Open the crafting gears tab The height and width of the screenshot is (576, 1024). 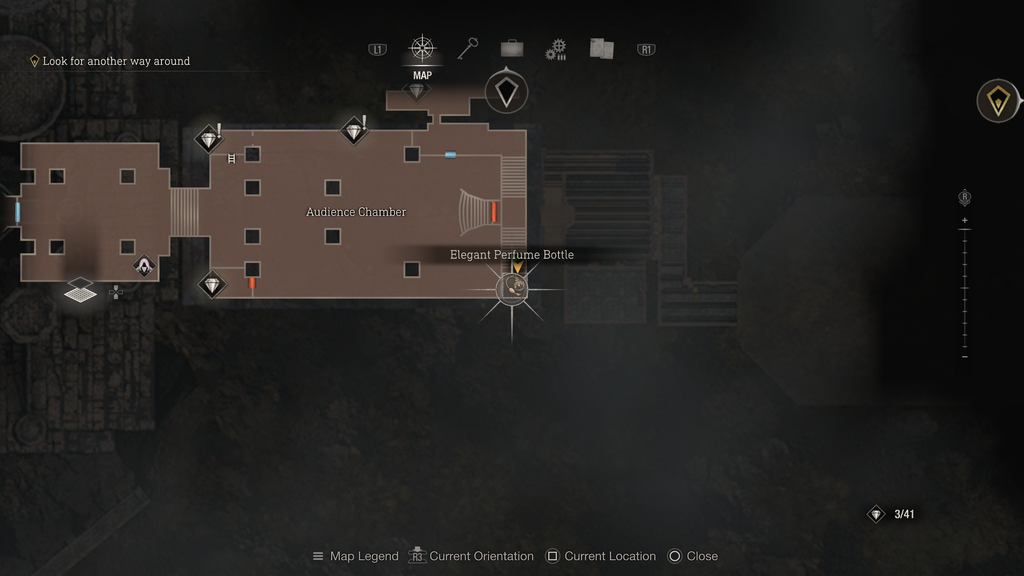(556, 49)
